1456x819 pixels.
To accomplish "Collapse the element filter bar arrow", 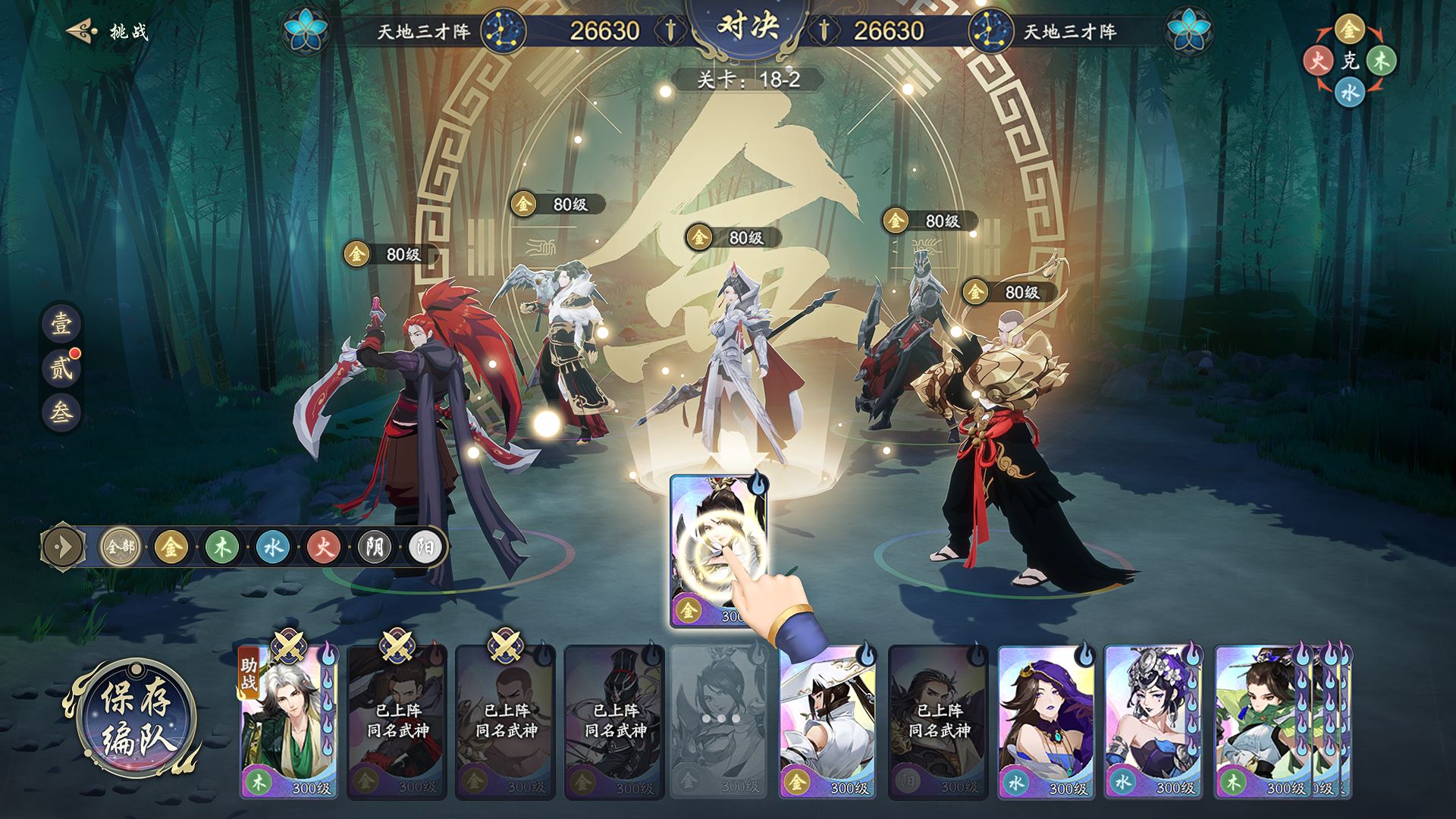I will click(64, 547).
